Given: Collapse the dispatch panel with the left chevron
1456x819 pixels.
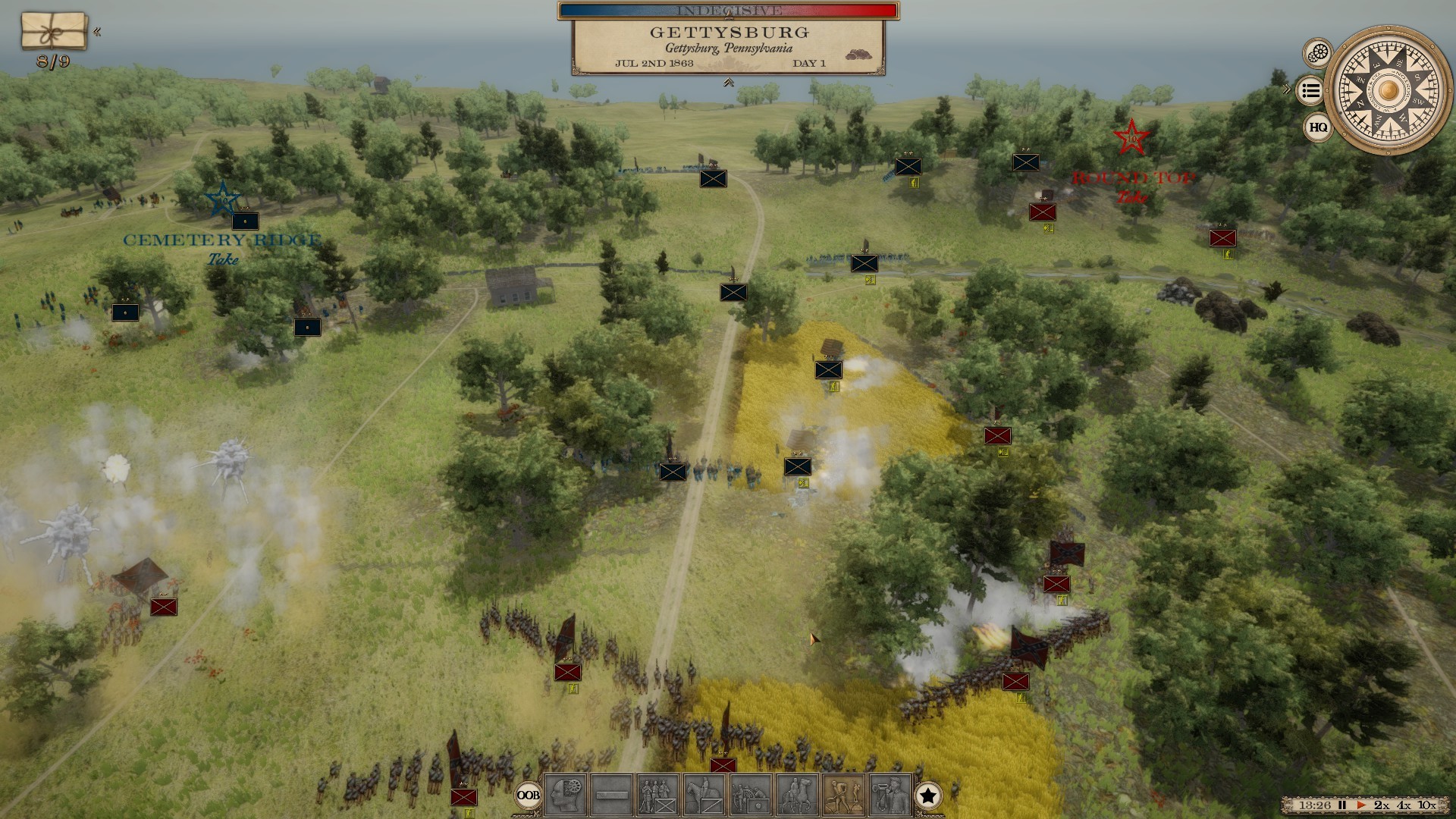Looking at the screenshot, I should (x=98, y=32).
